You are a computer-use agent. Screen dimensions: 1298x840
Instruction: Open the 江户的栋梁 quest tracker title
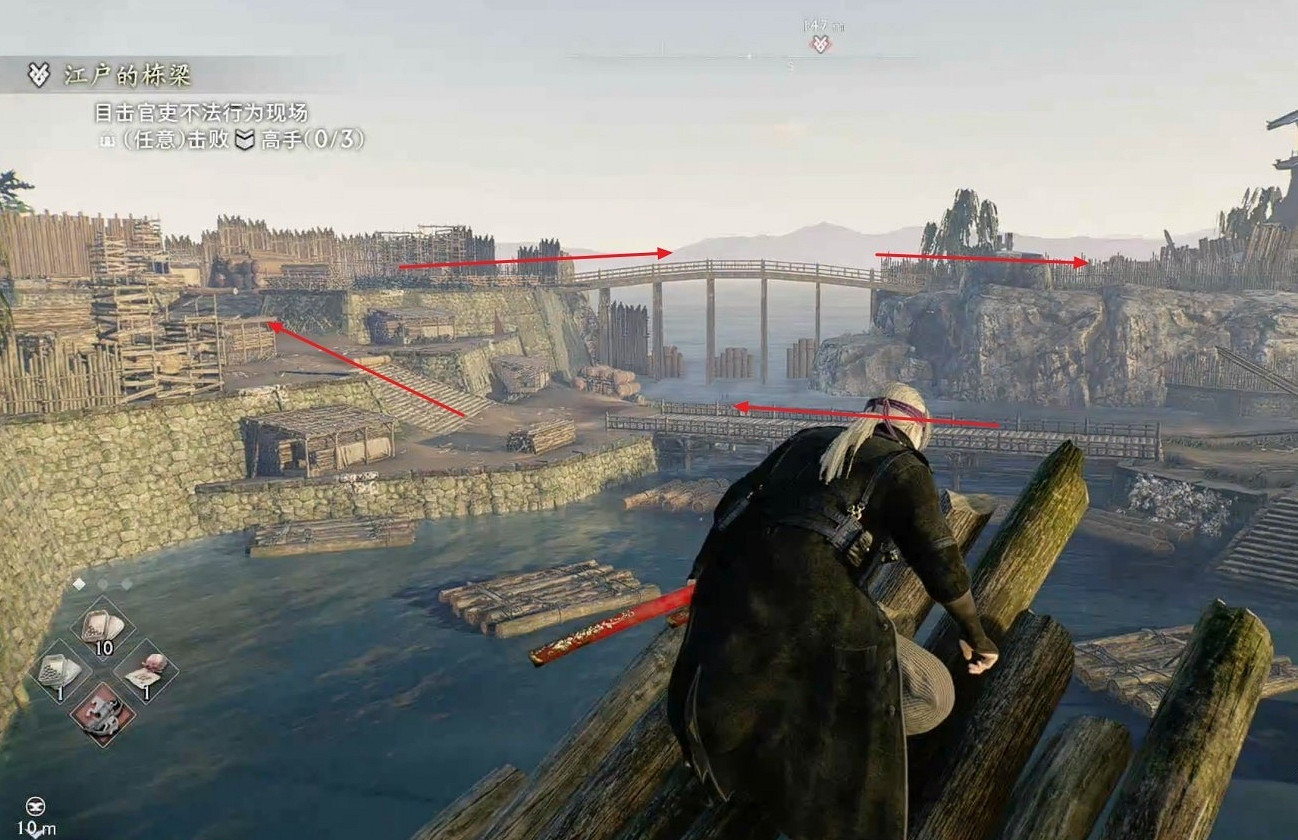pos(128,75)
